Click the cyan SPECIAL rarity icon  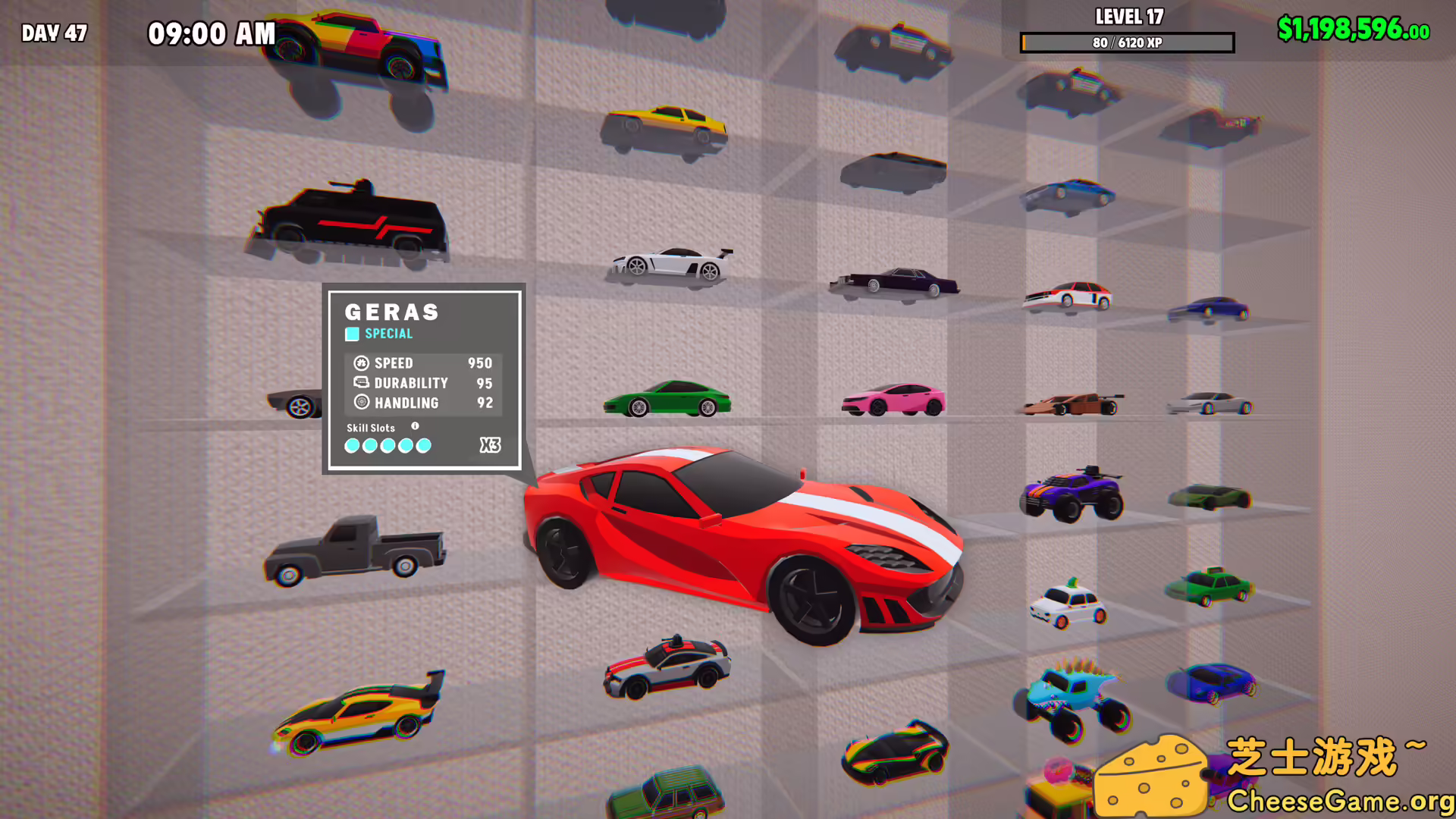352,334
